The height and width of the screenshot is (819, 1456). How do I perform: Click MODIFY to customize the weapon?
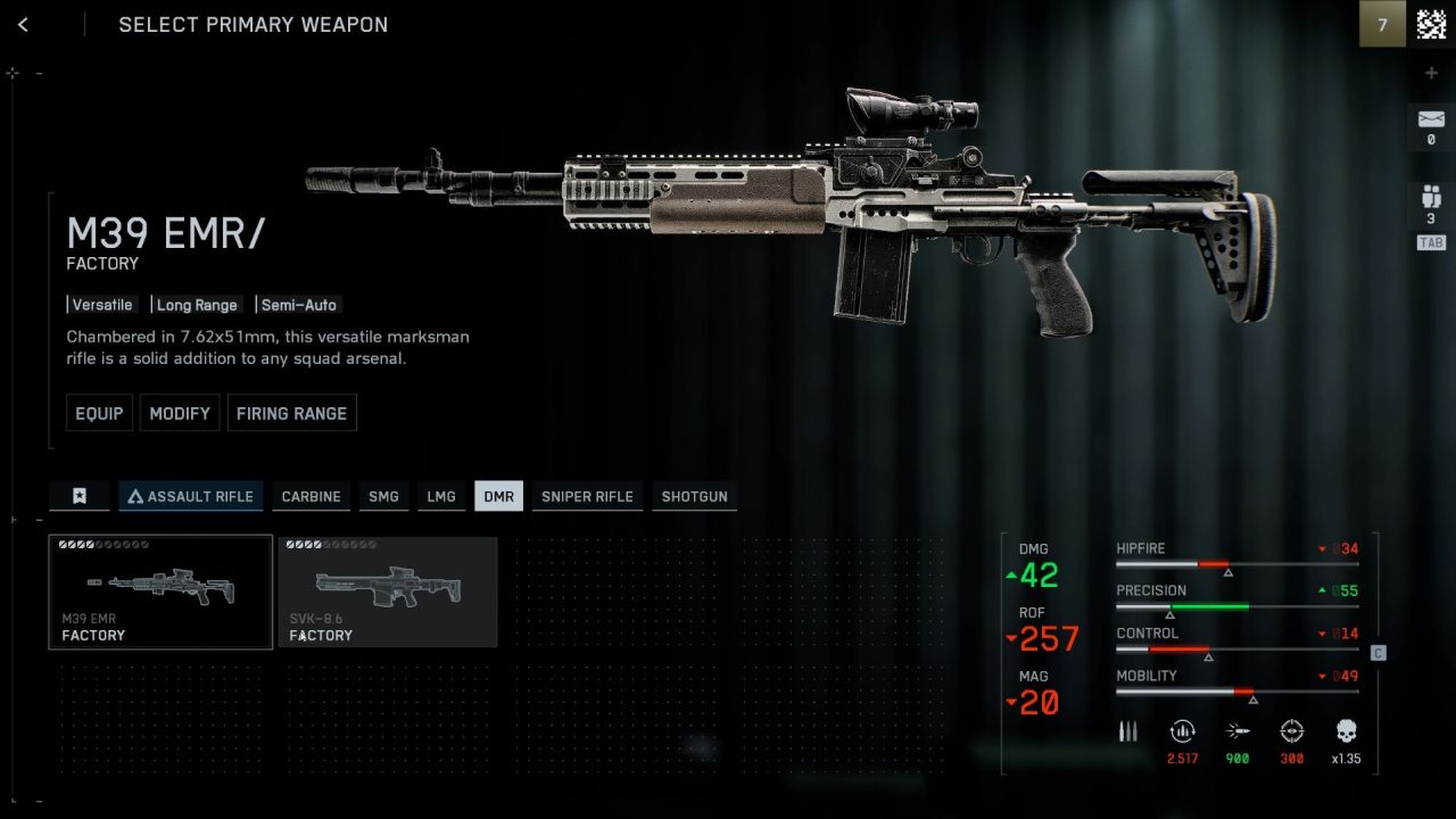tap(179, 413)
